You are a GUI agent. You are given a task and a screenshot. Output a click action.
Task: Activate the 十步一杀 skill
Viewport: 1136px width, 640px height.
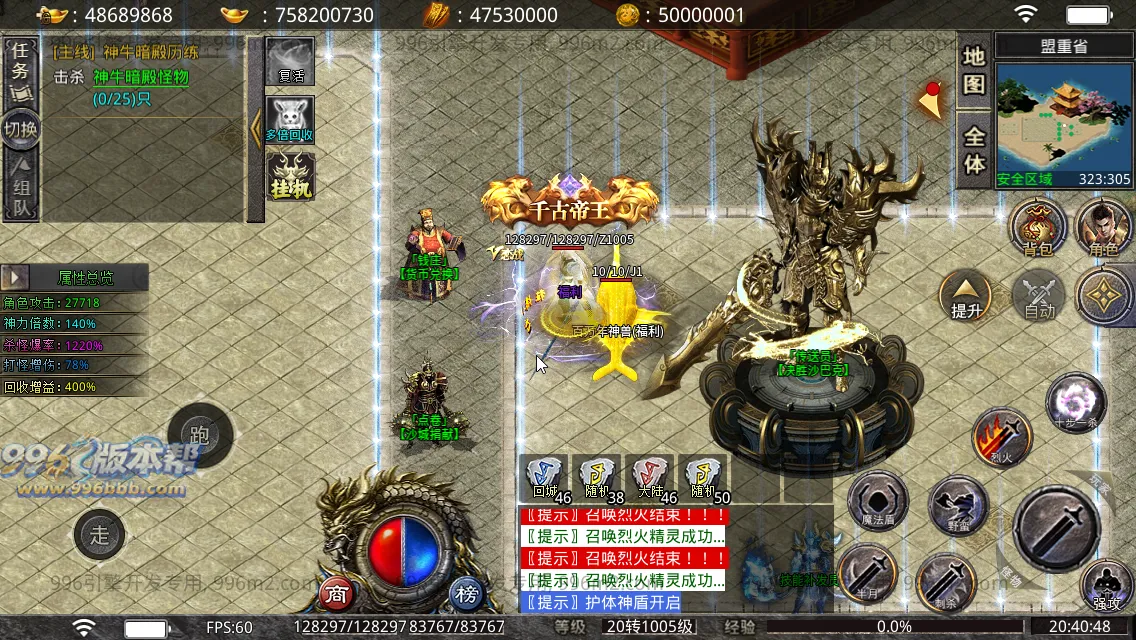(1075, 402)
